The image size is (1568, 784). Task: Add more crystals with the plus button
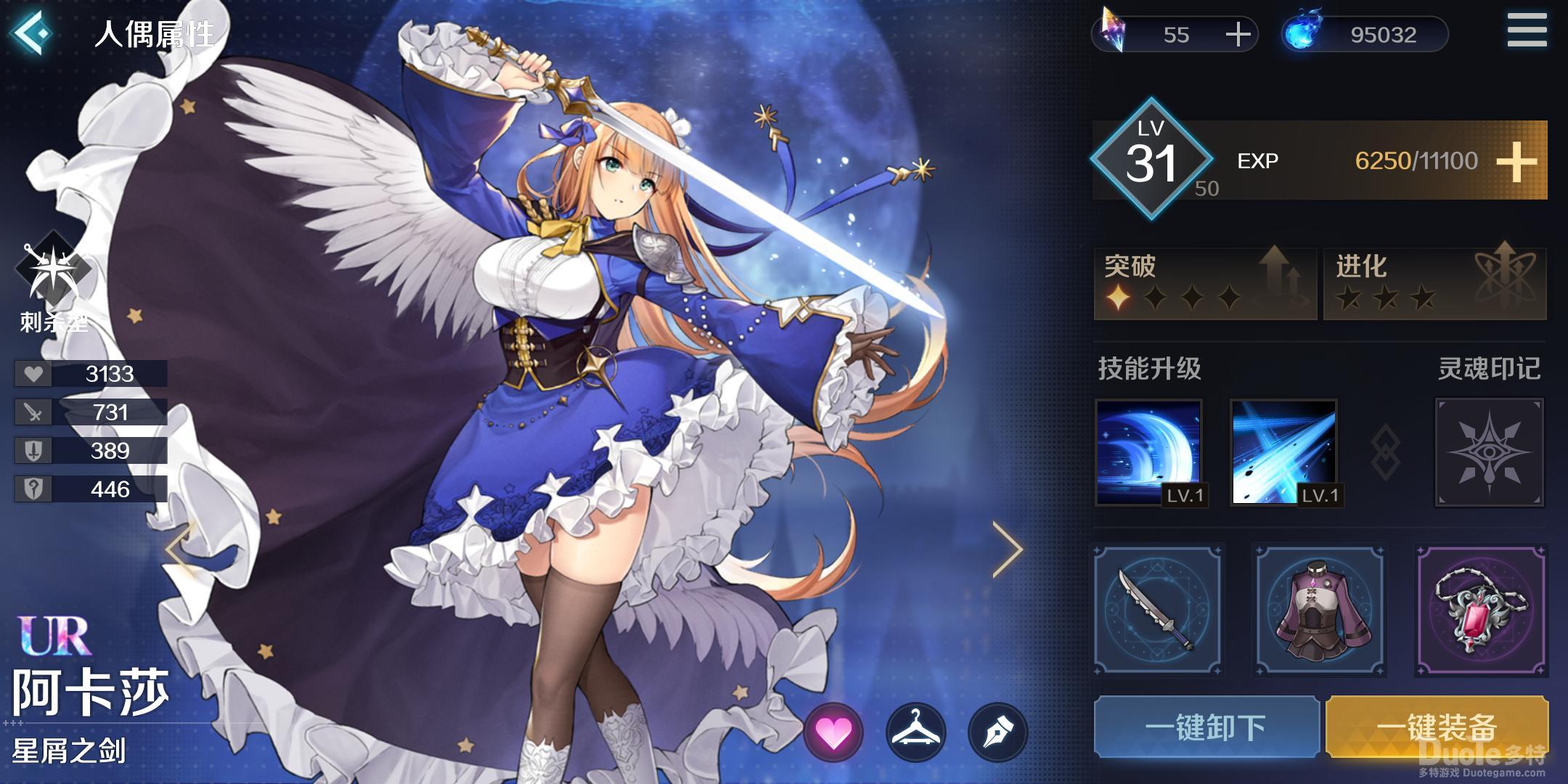coord(1238,34)
